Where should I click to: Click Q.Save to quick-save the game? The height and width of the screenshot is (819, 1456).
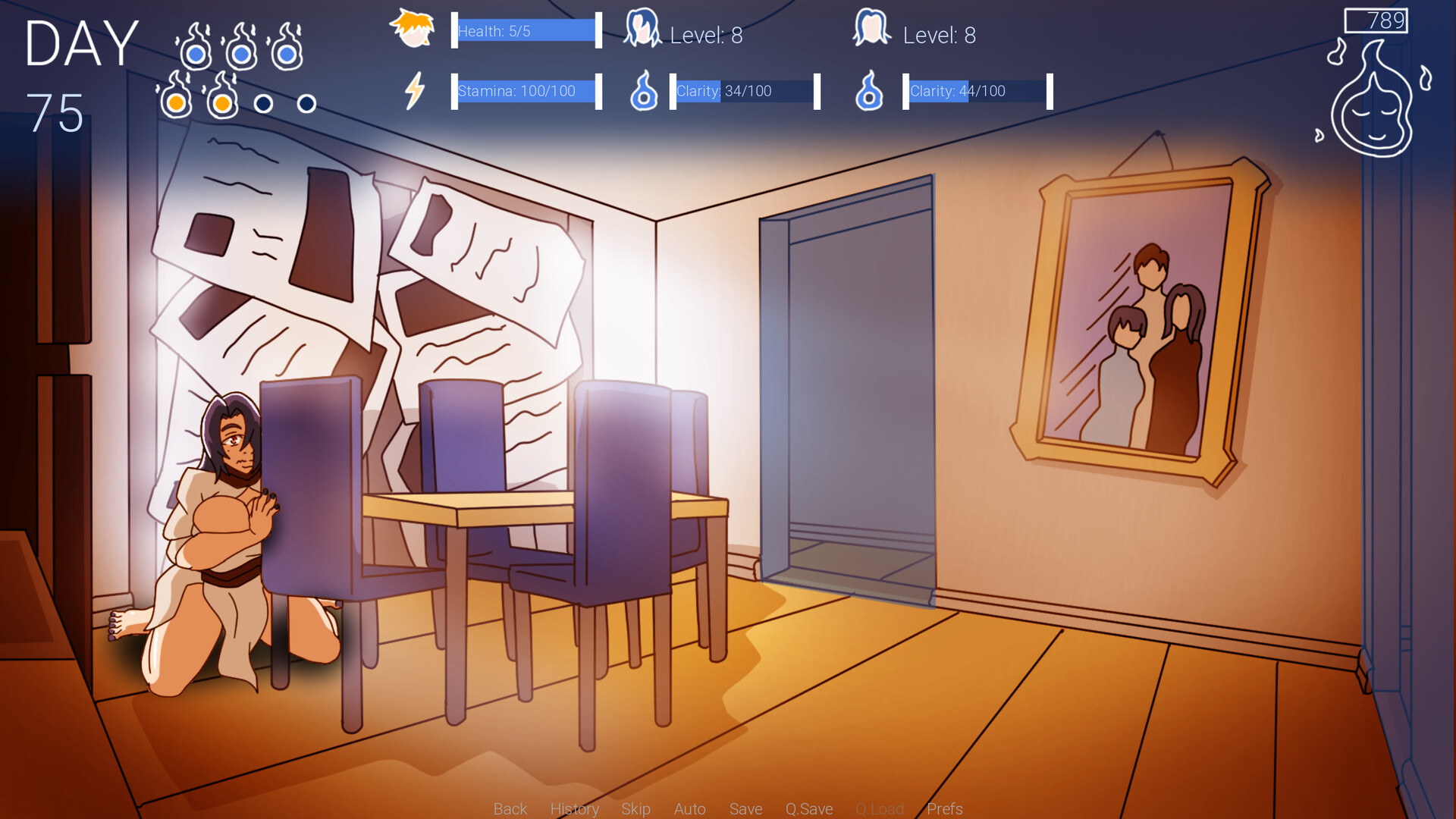pyautogui.click(x=808, y=808)
